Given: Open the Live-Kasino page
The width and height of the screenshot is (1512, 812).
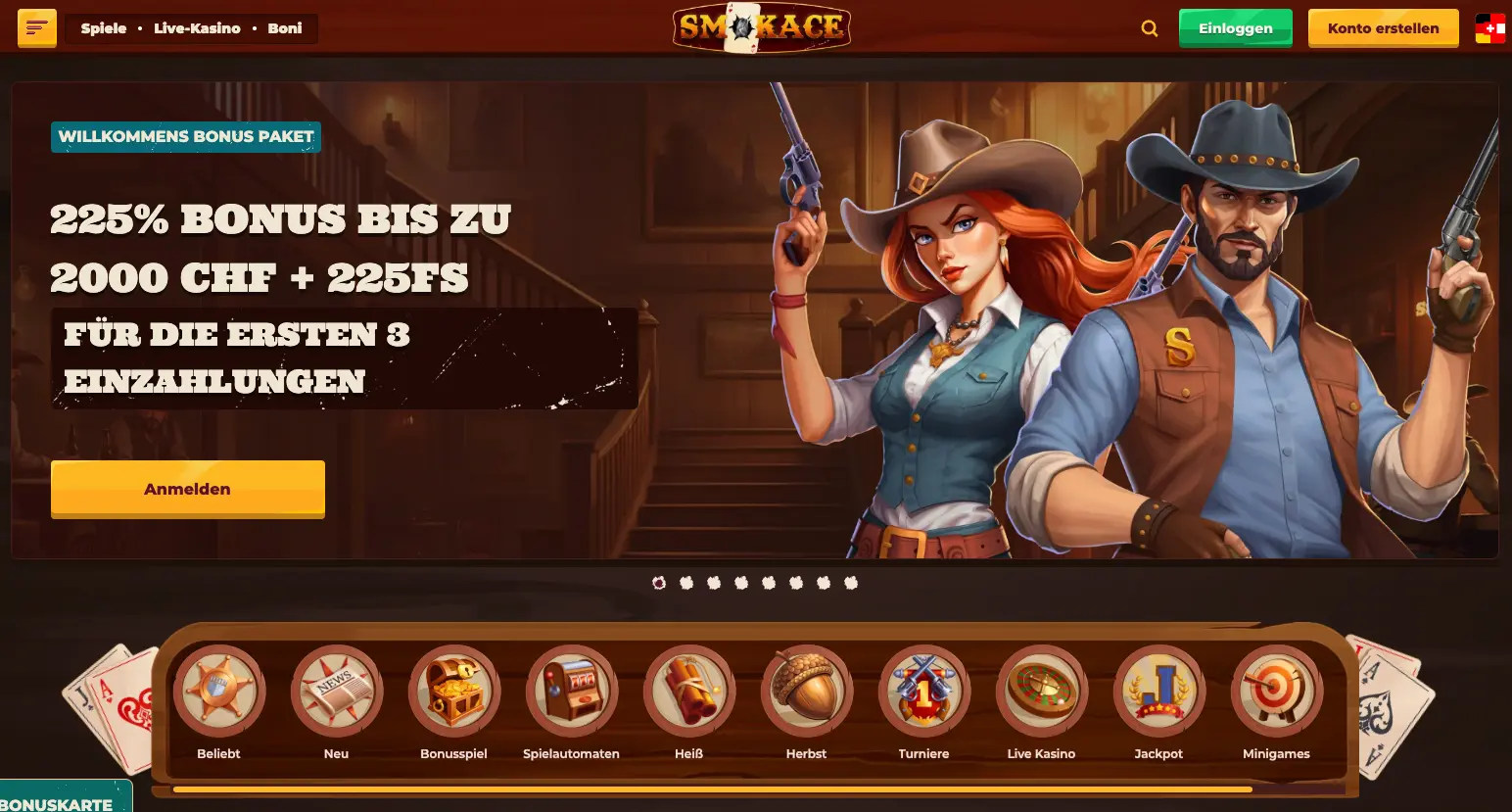Looking at the screenshot, I should (x=197, y=28).
